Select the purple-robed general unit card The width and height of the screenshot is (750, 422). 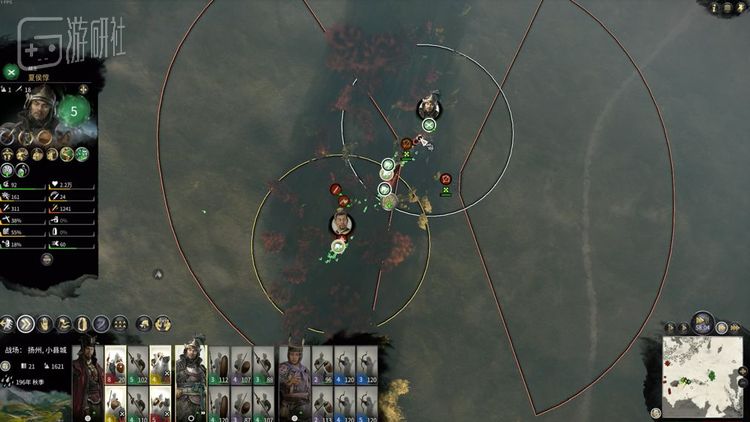coord(296,368)
